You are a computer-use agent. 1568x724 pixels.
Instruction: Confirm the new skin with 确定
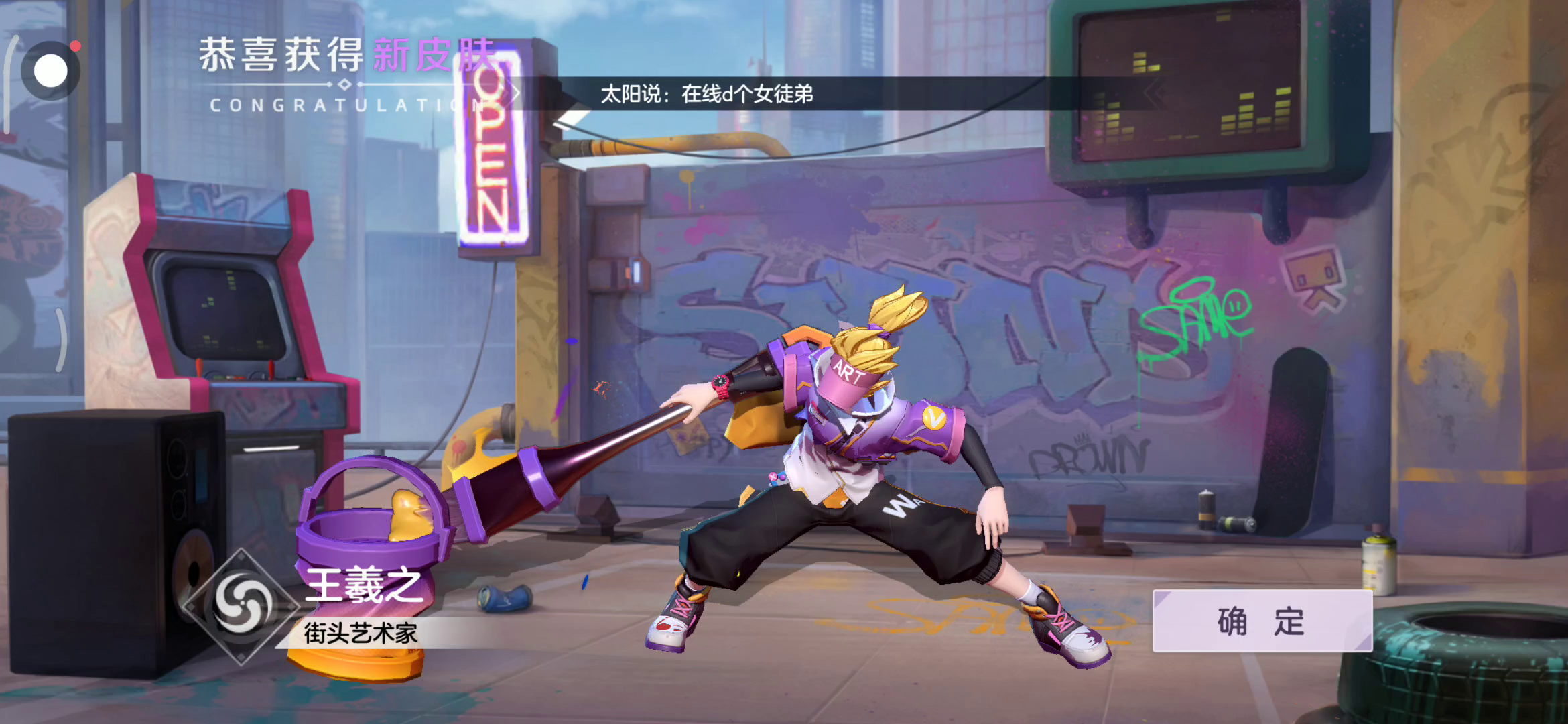tap(1262, 621)
